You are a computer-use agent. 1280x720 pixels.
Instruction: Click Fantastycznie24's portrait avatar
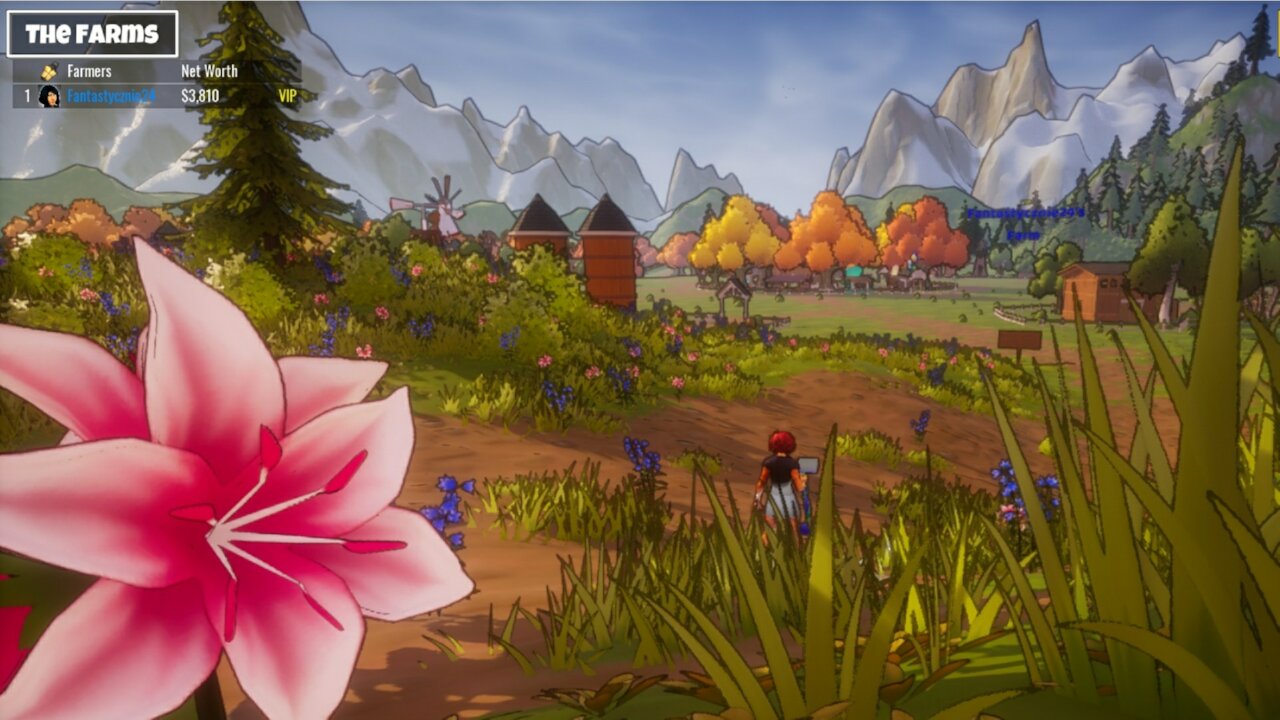click(49, 96)
